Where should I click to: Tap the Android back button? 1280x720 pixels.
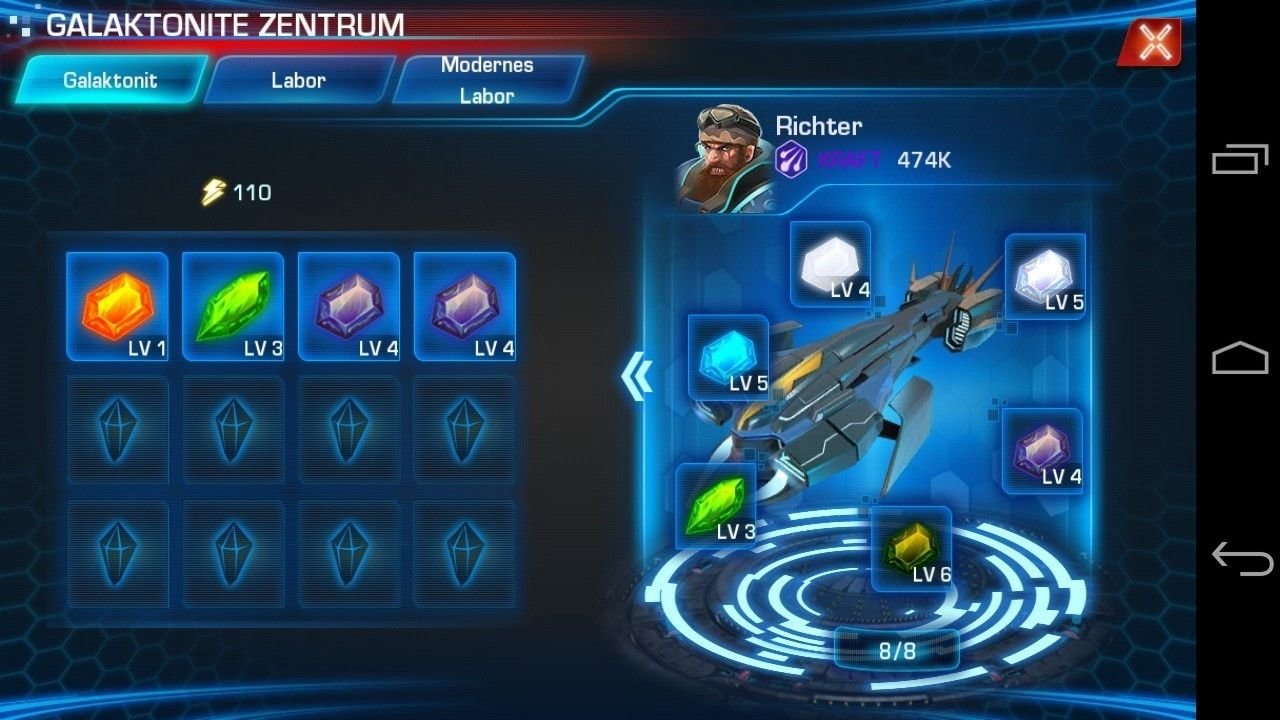[1240, 557]
